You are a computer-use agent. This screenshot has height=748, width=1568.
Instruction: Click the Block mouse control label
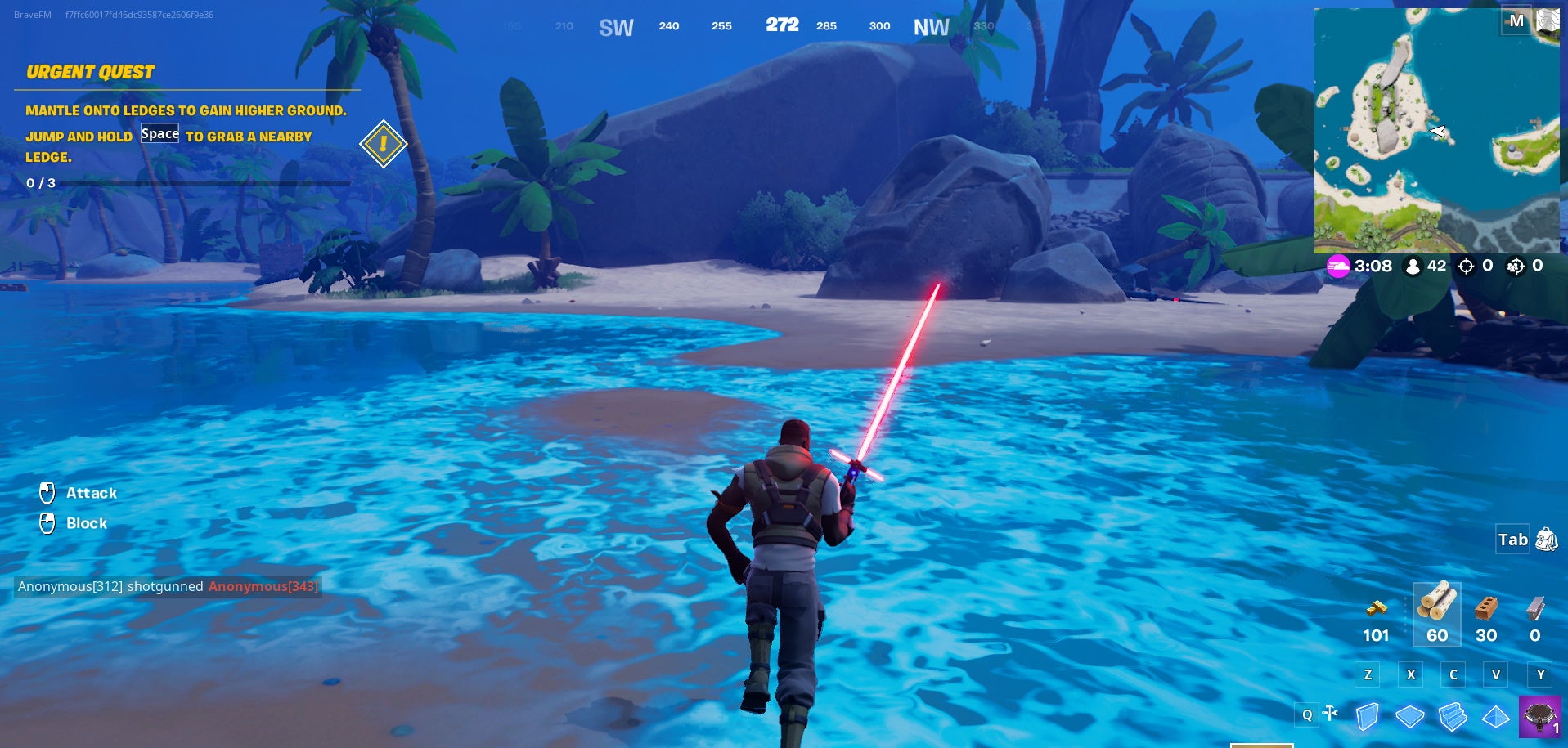pos(87,523)
